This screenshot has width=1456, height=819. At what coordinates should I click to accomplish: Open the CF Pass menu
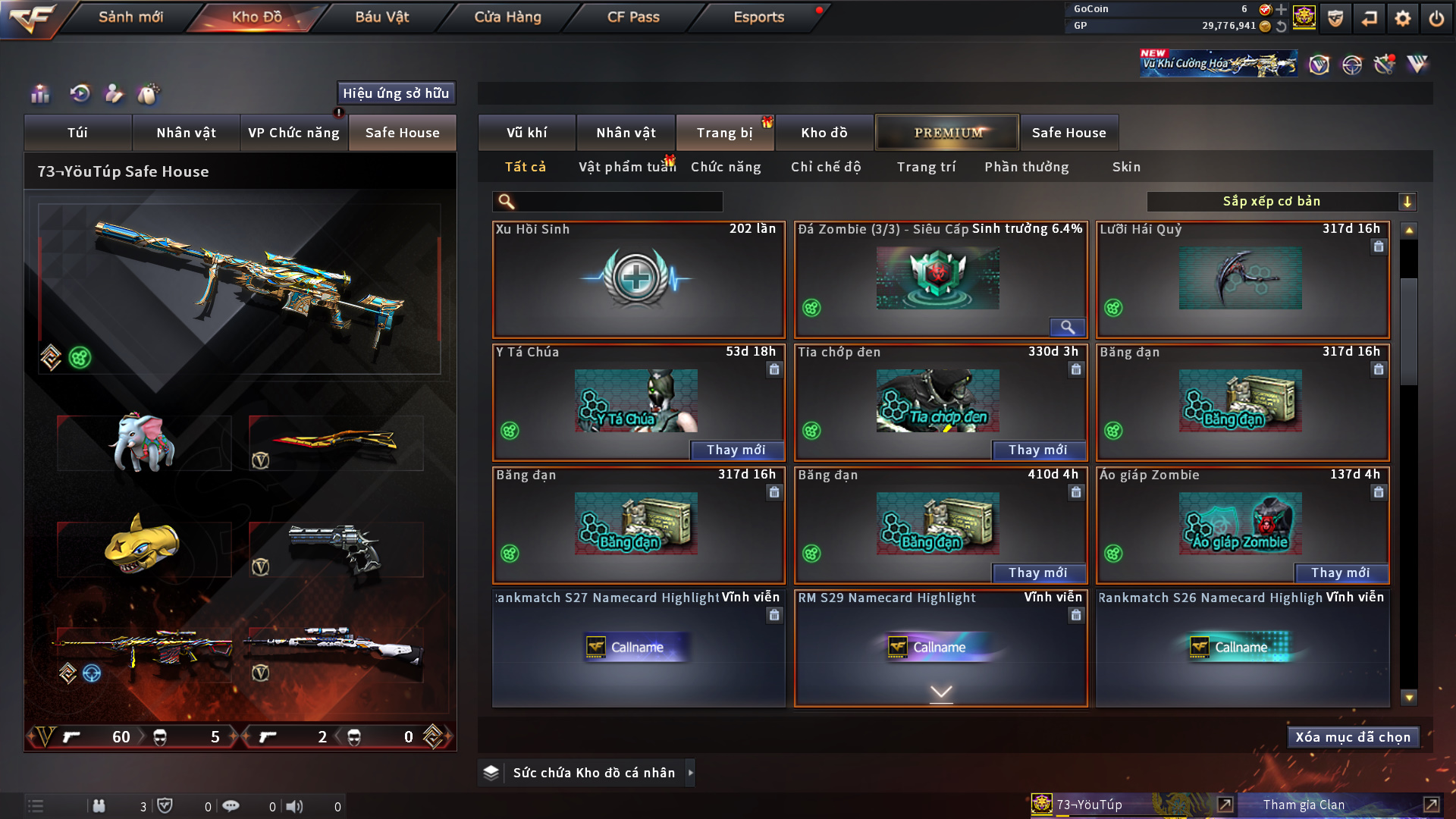tap(633, 17)
